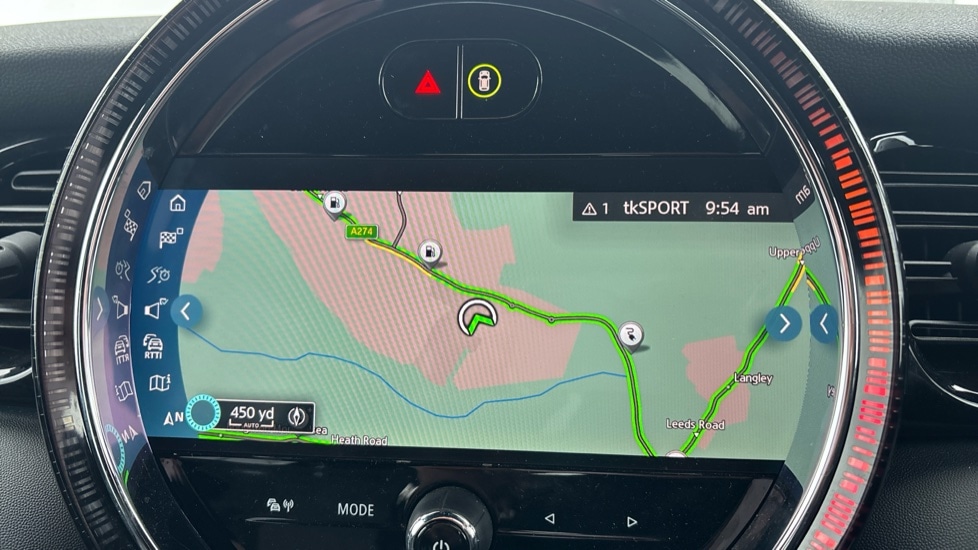
Task: Select the compass icon beside the scale
Action: point(296,415)
